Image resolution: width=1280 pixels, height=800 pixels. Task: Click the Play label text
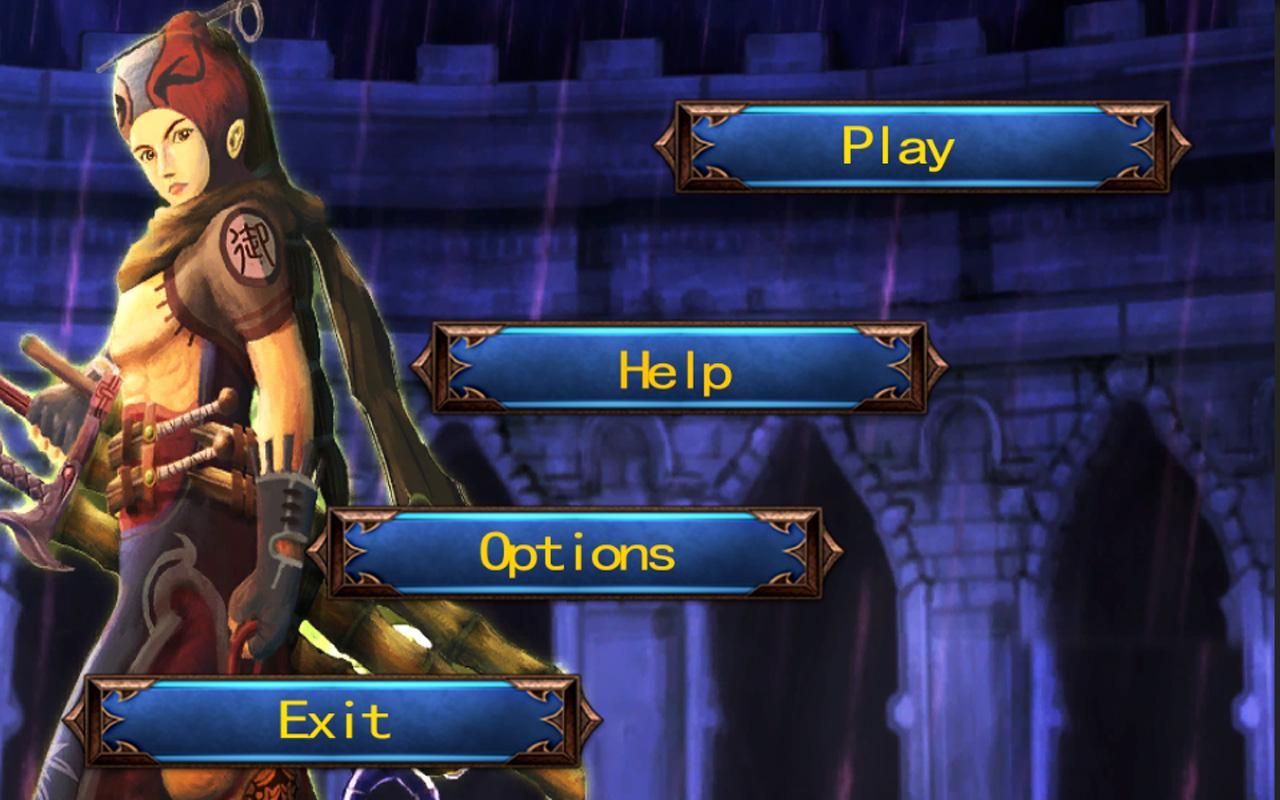900,148
